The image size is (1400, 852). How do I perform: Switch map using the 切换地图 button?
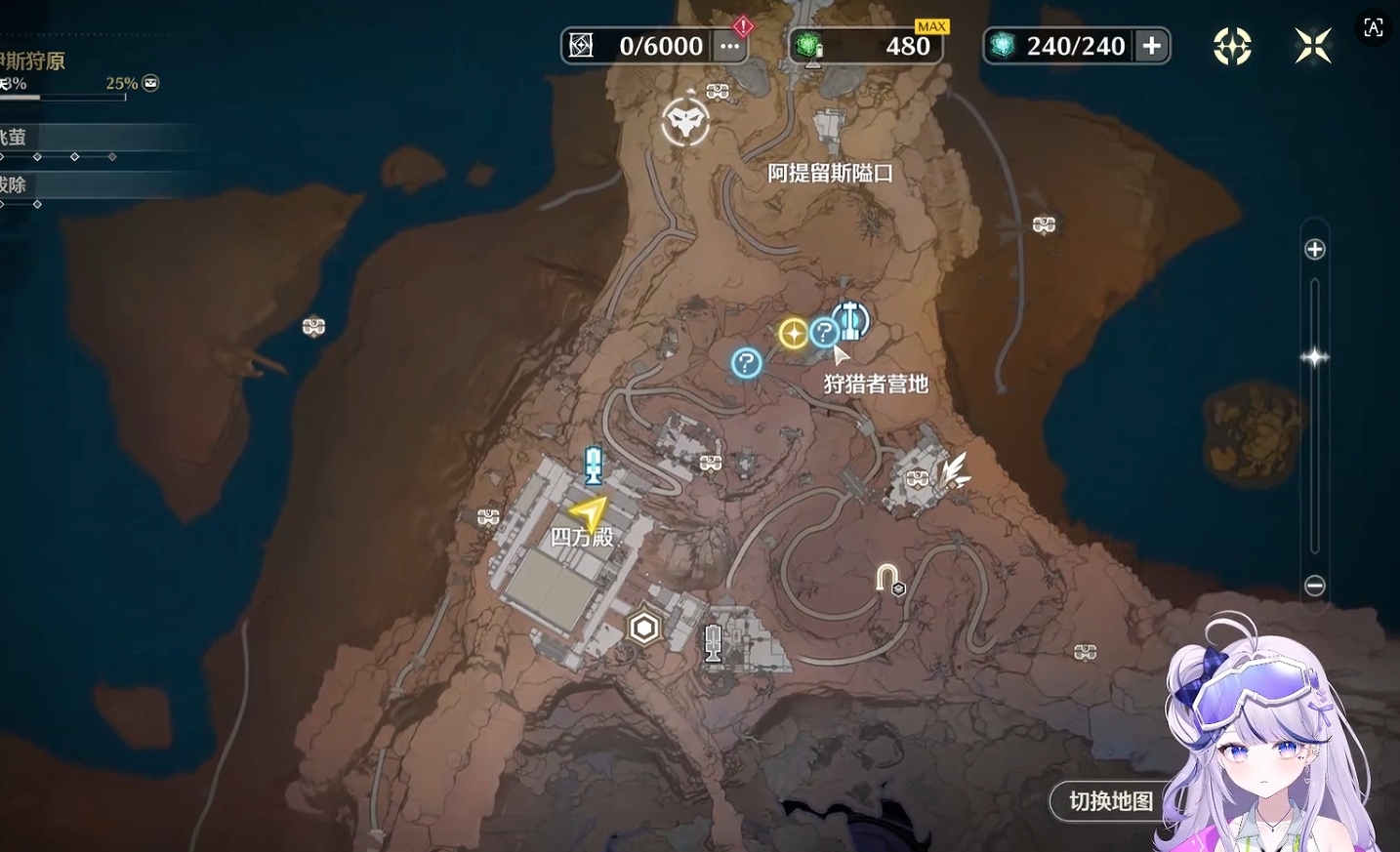pyautogui.click(x=1111, y=801)
